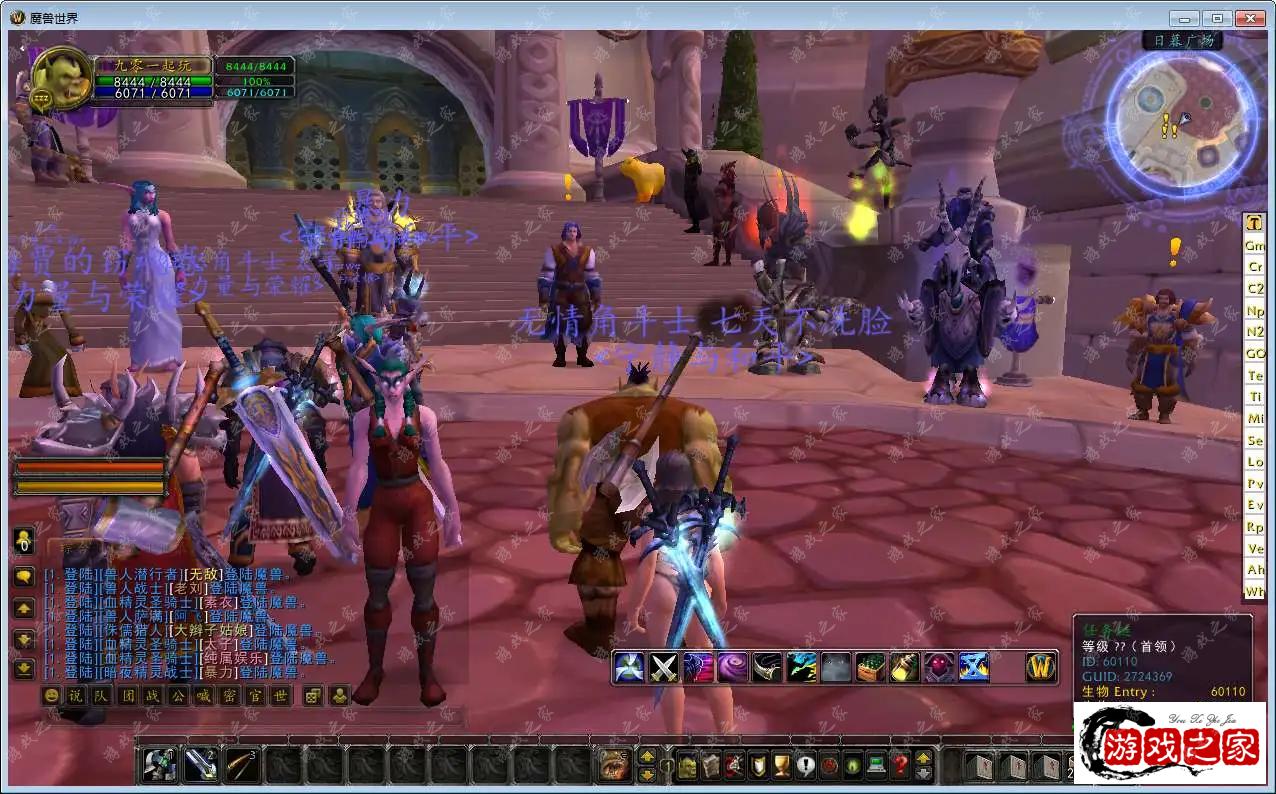Select the 世 (world) chat channel button

pyautogui.click(x=281, y=696)
